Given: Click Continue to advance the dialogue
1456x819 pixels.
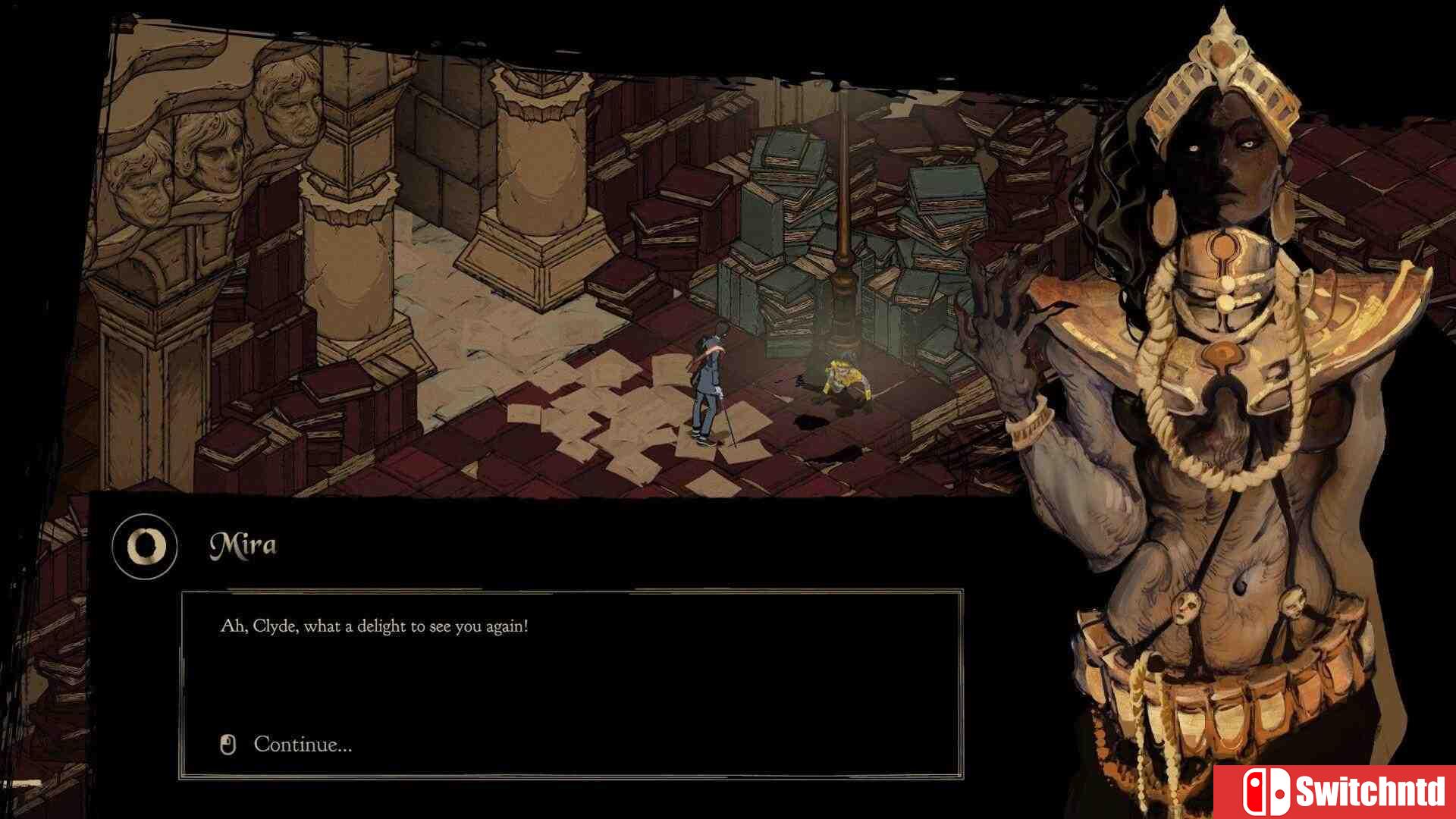Looking at the screenshot, I should [x=303, y=745].
